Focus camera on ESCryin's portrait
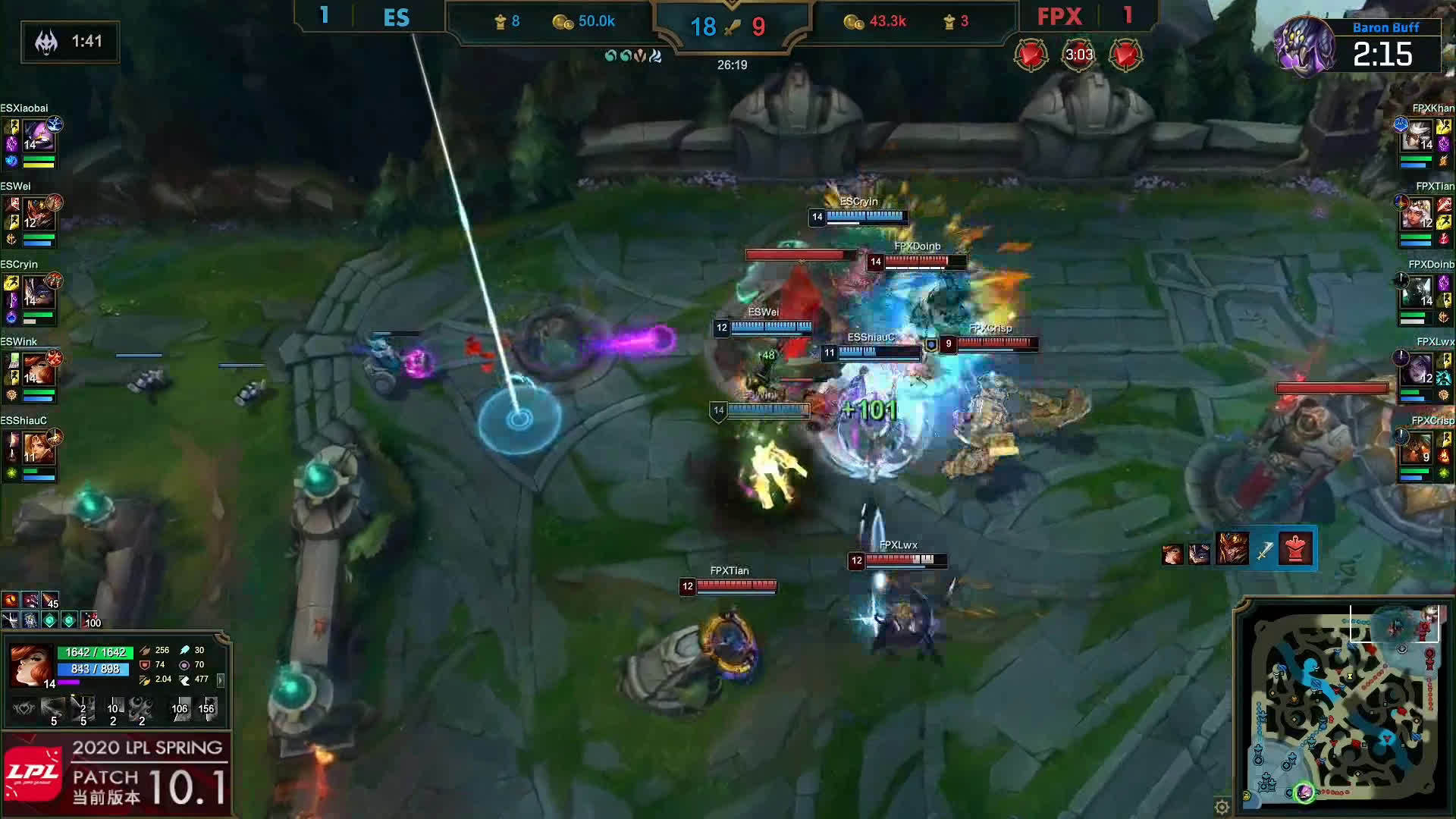 point(36,293)
